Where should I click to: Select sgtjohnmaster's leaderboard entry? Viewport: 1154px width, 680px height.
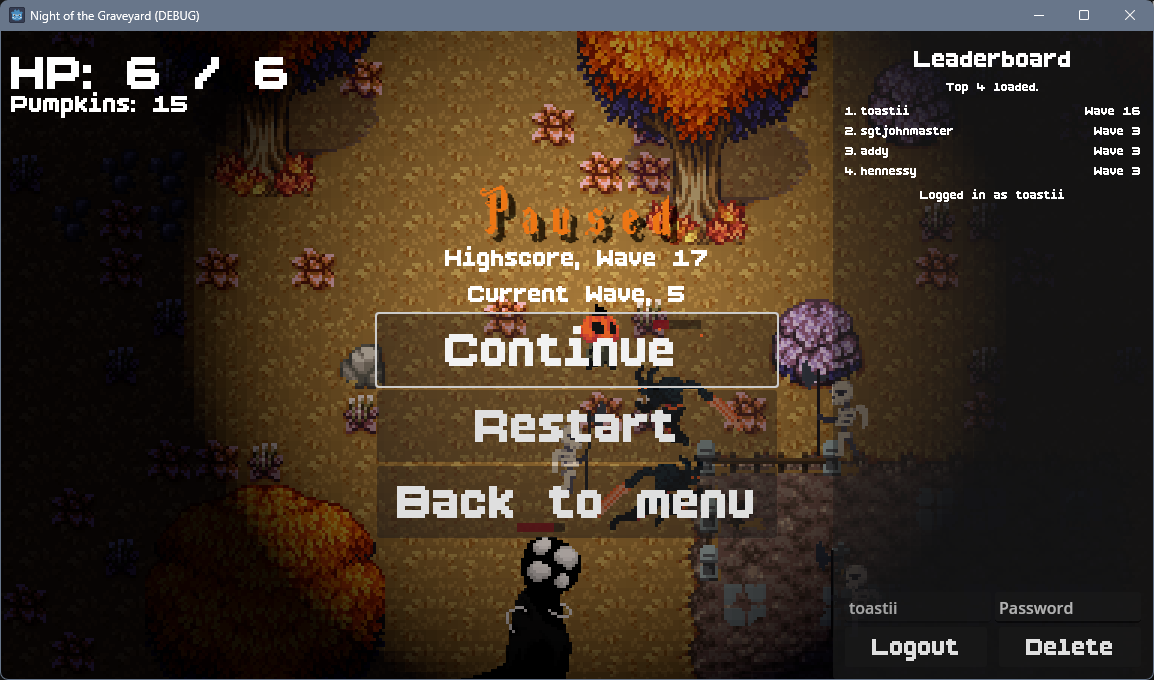pos(991,131)
